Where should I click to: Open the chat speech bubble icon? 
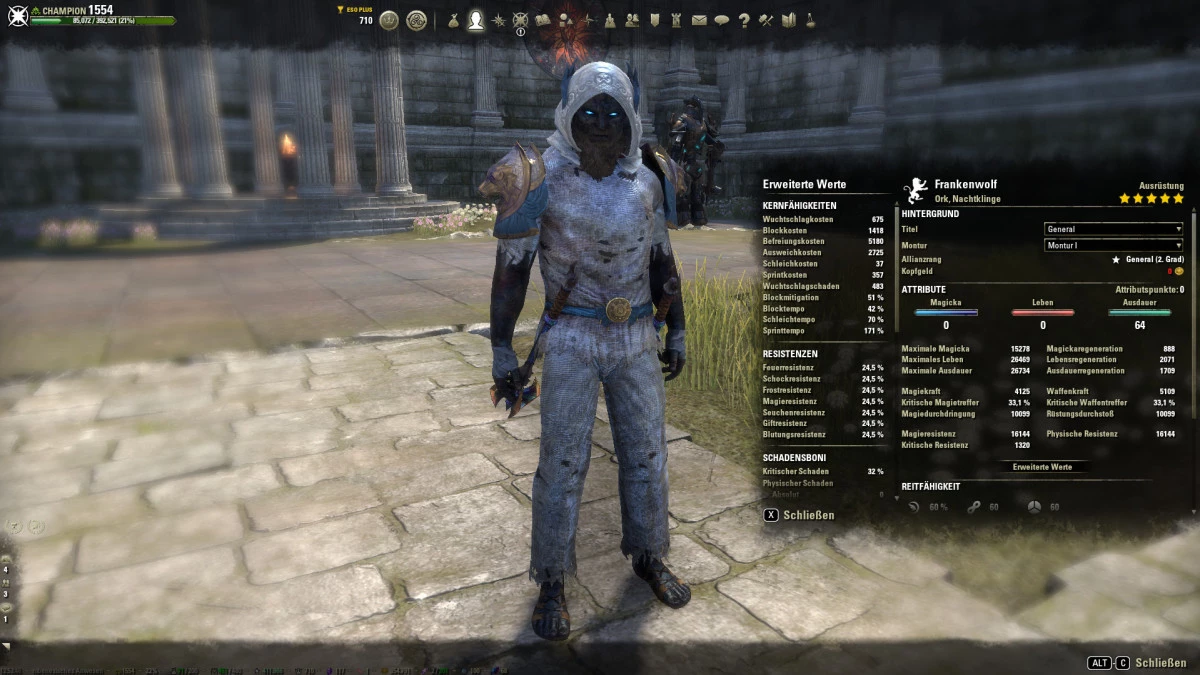721,20
